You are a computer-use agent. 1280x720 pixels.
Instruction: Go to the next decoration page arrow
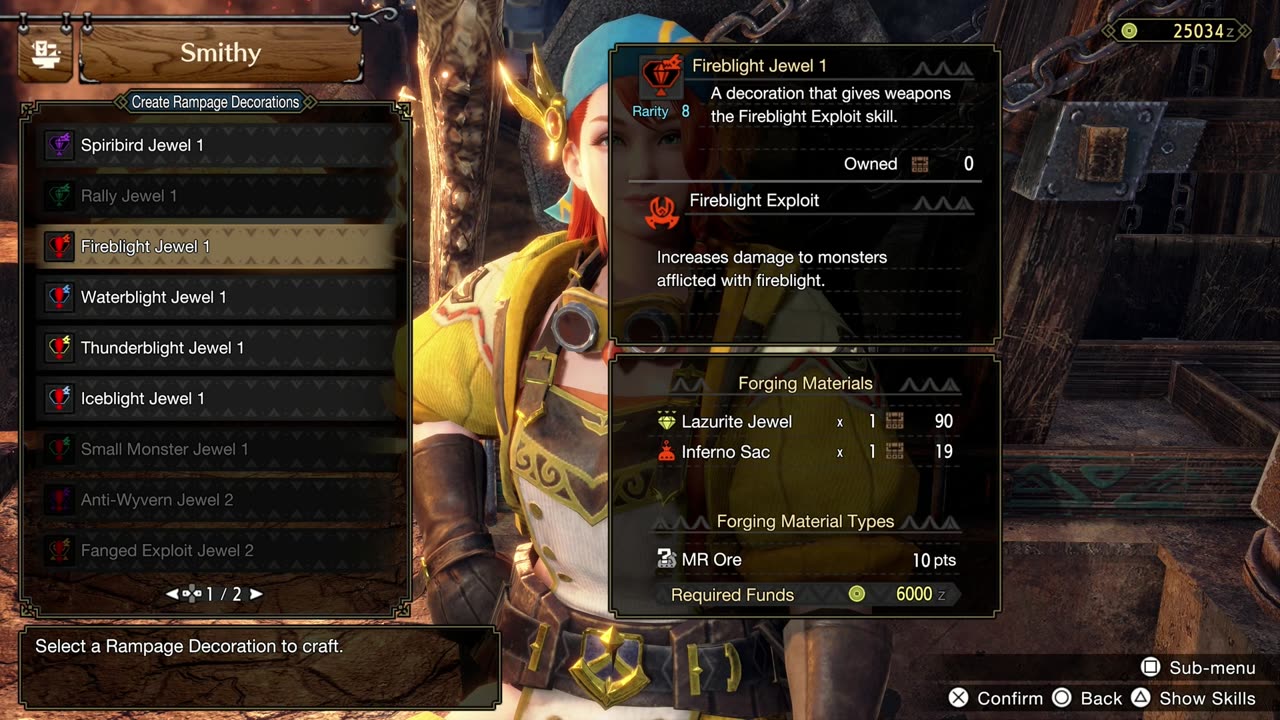tap(256, 594)
